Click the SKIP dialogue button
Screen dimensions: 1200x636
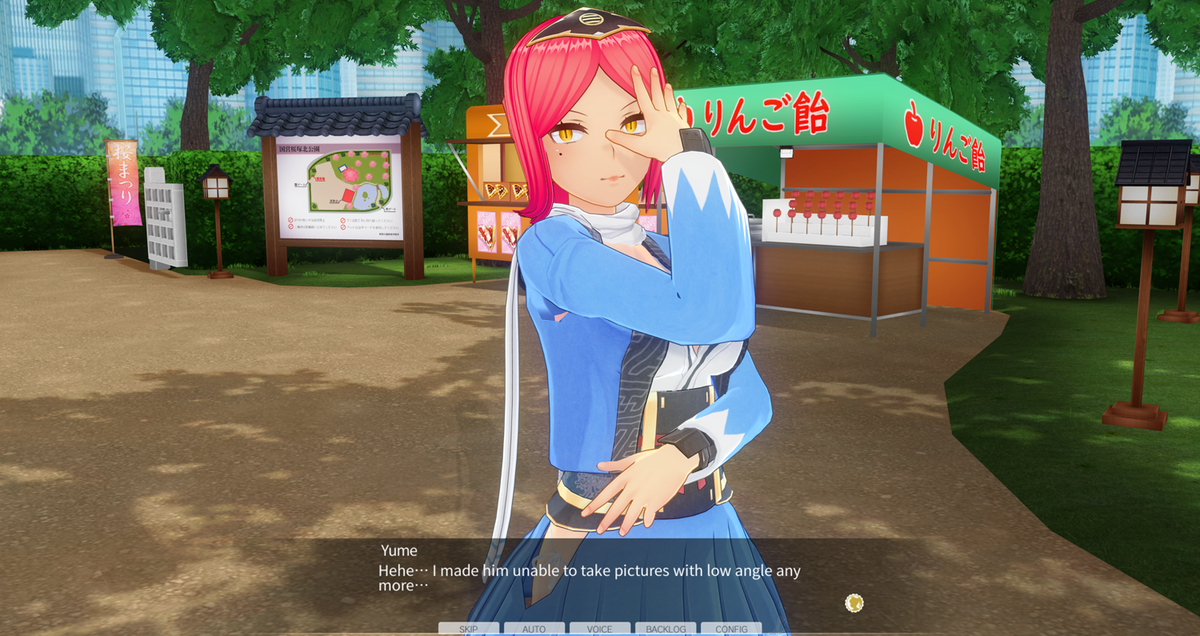468,629
